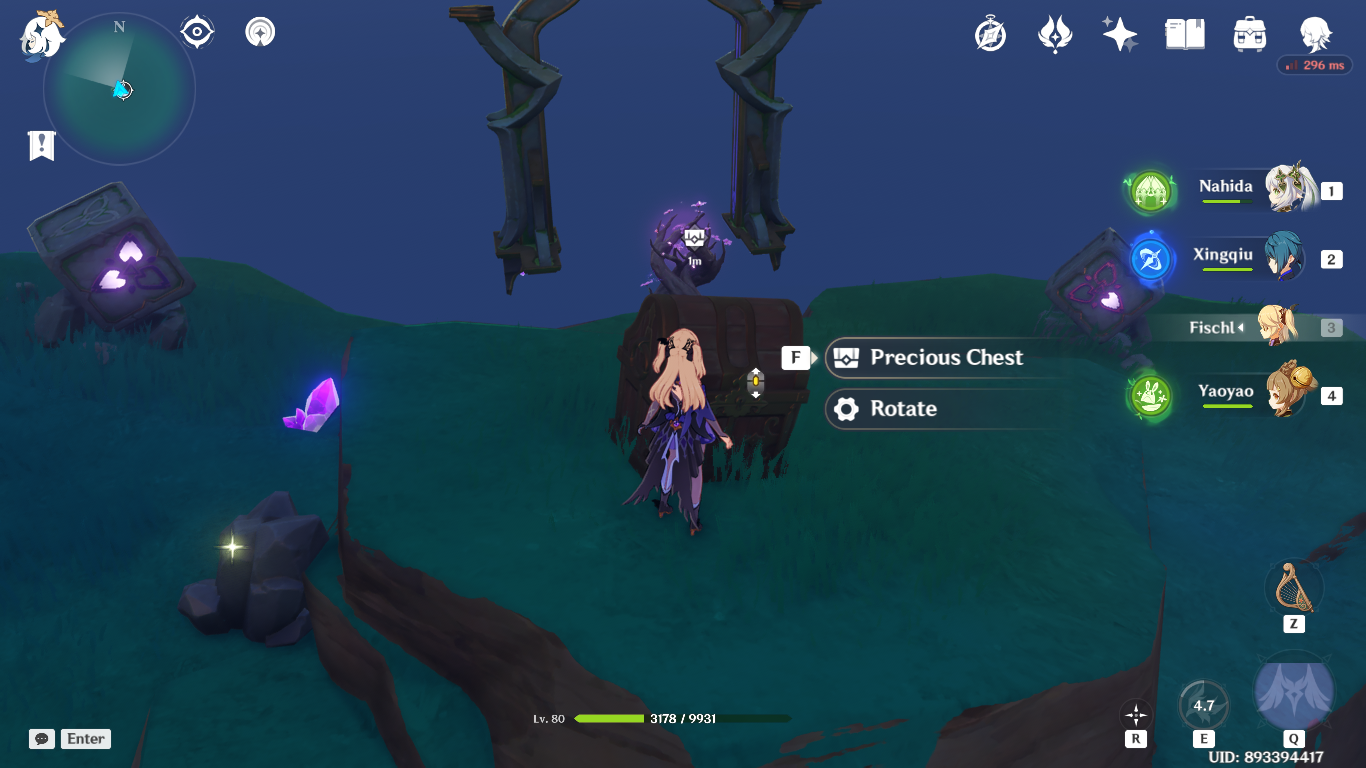Toggle the eye-shaped tracker icon near the minimap
Image resolution: width=1366 pixels, height=768 pixels.
196,31
